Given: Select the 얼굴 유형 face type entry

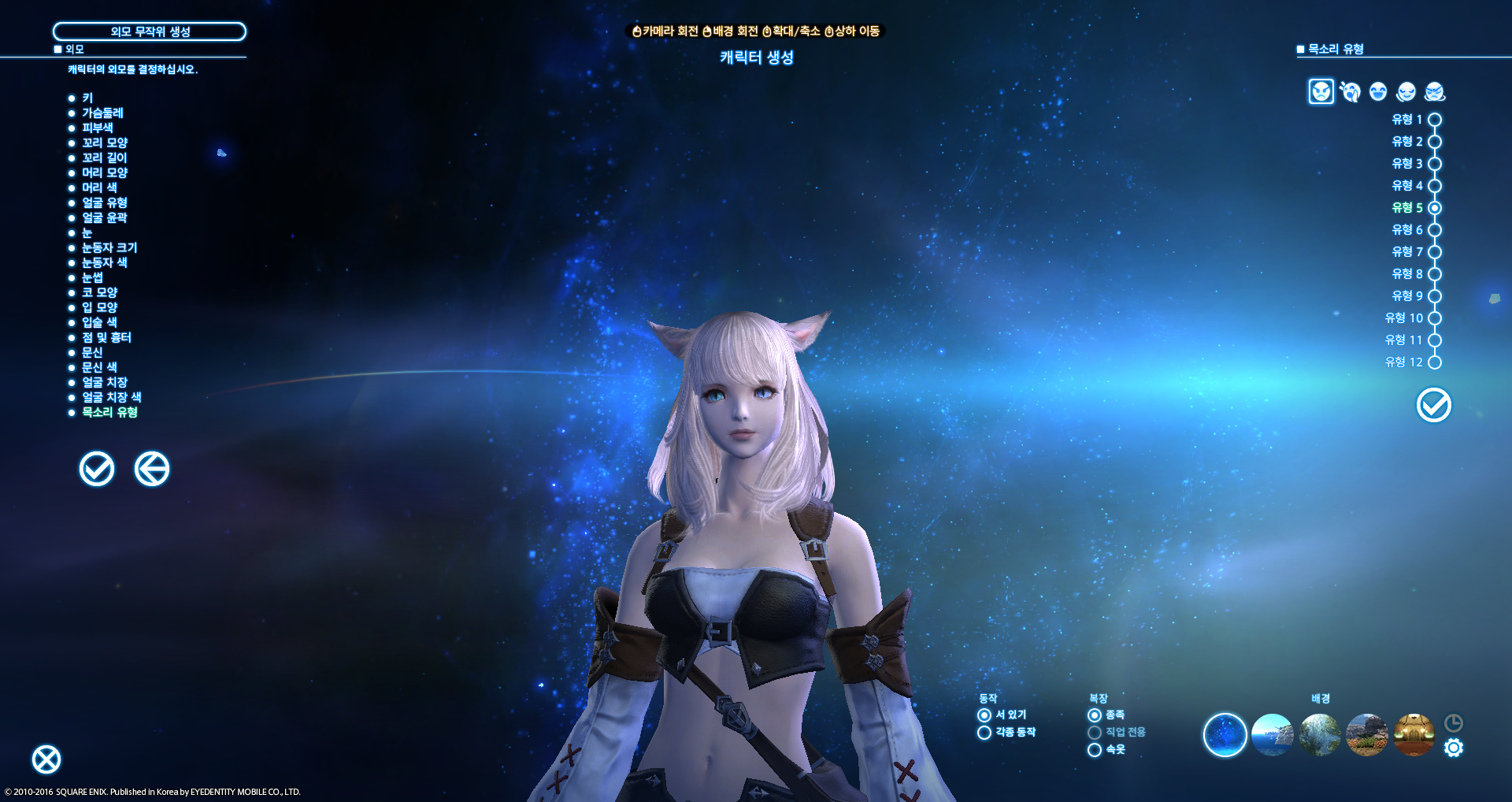Looking at the screenshot, I should pyautogui.click(x=105, y=202).
